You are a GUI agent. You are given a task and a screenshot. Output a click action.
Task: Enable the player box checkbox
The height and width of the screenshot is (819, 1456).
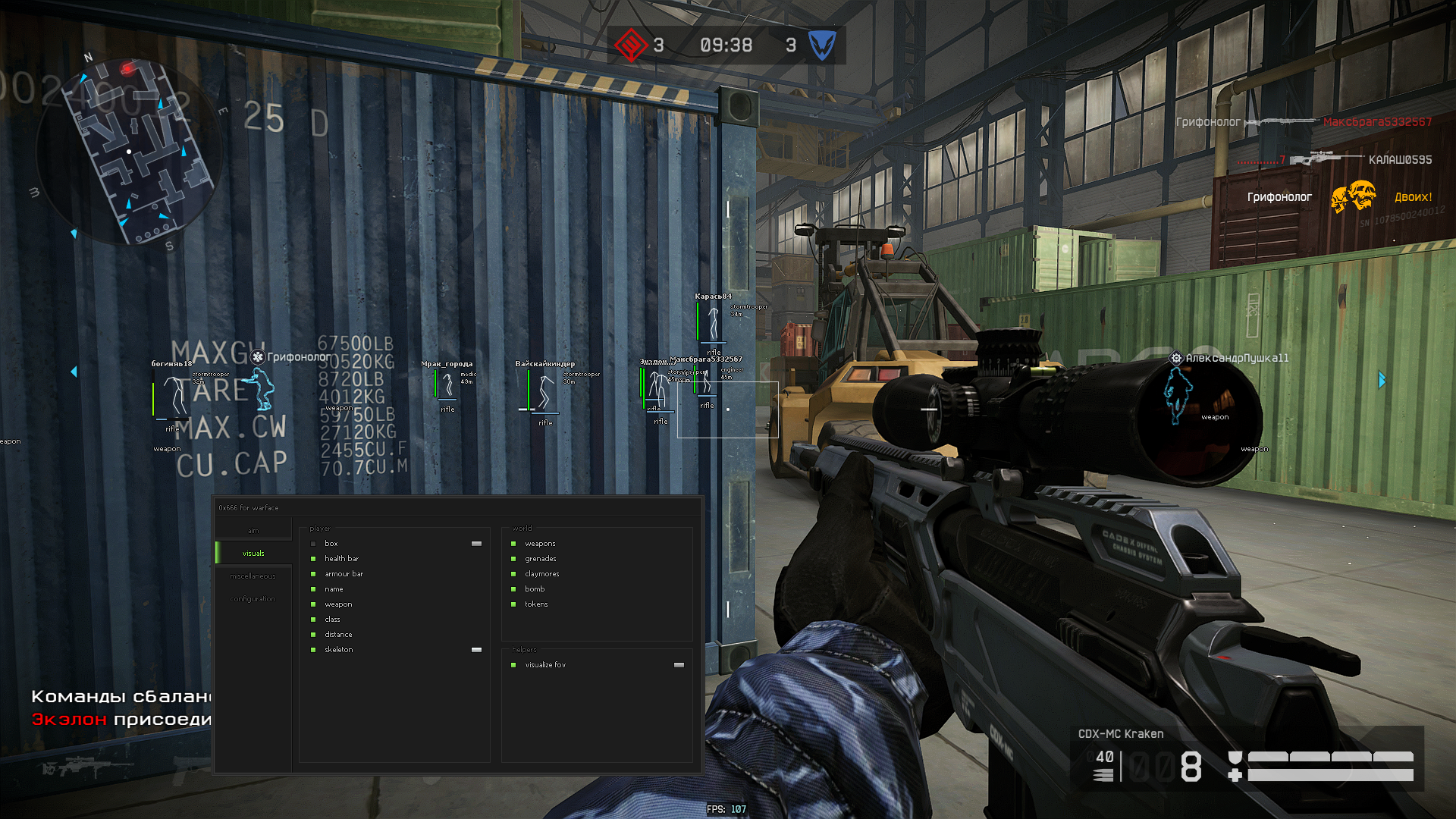tap(313, 544)
